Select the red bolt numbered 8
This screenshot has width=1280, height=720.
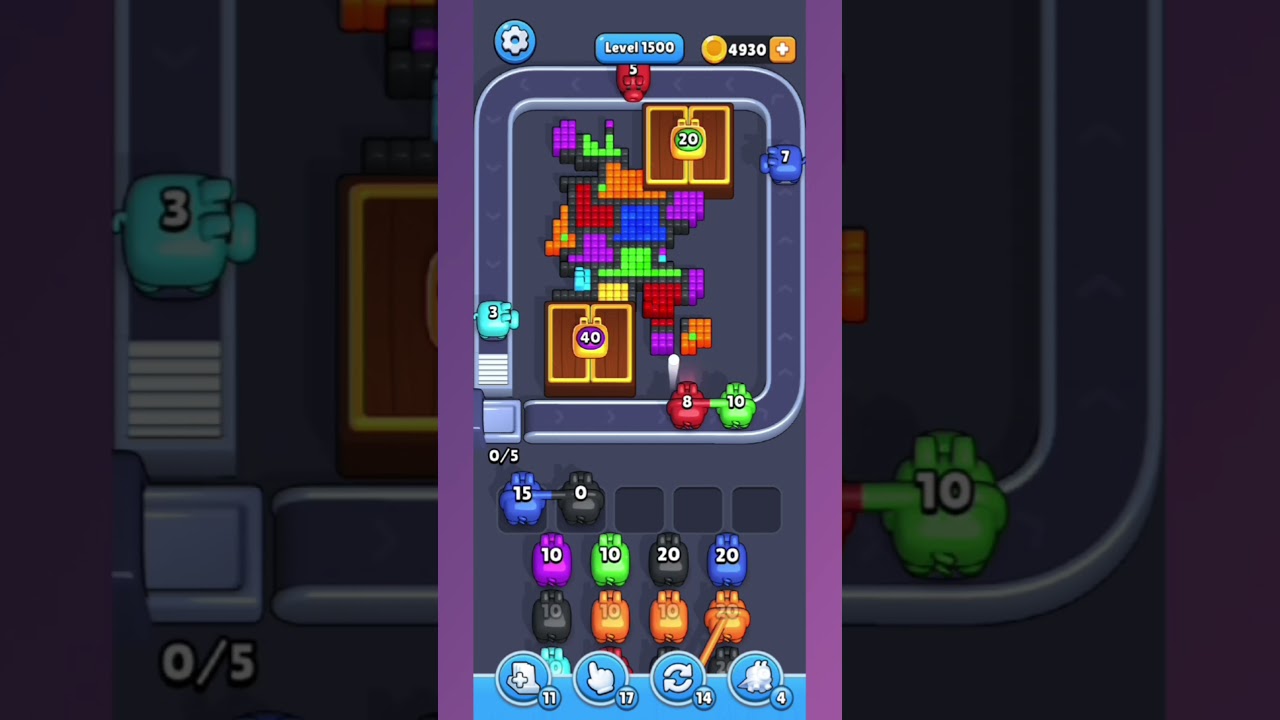pos(688,405)
